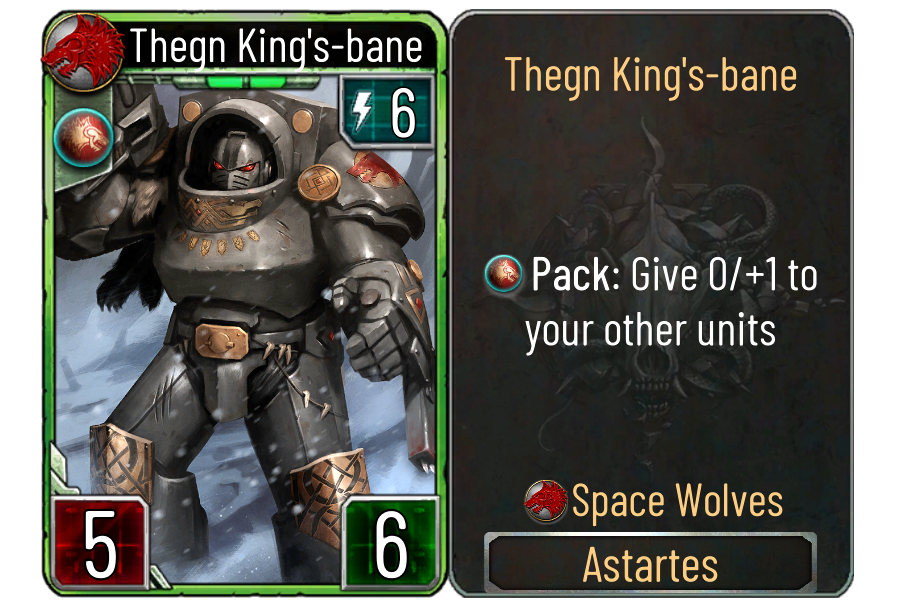Select the Astartes type box
Screen dimensions: 900x600
[x=650, y=564]
